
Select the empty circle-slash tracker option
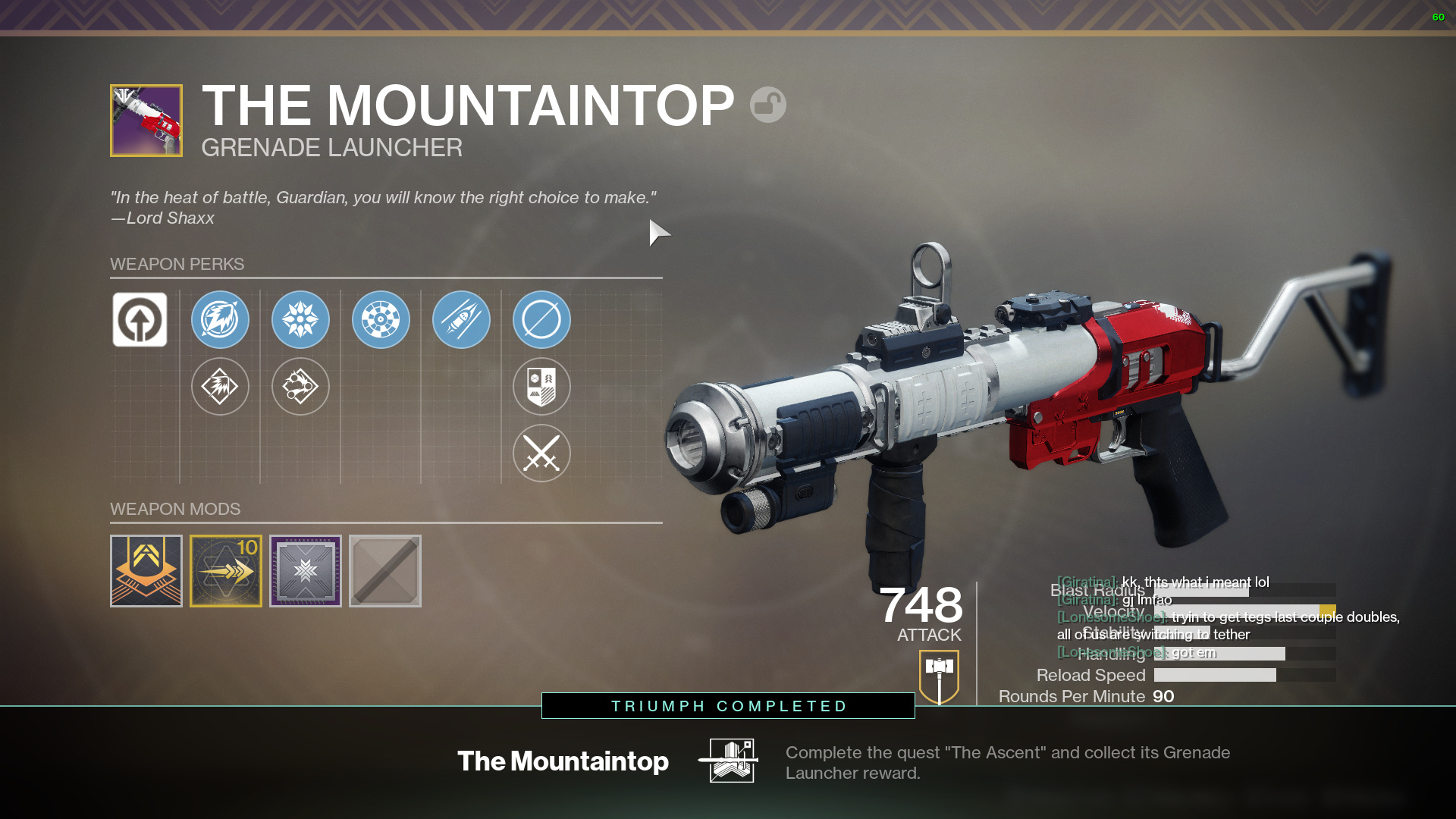click(x=541, y=320)
